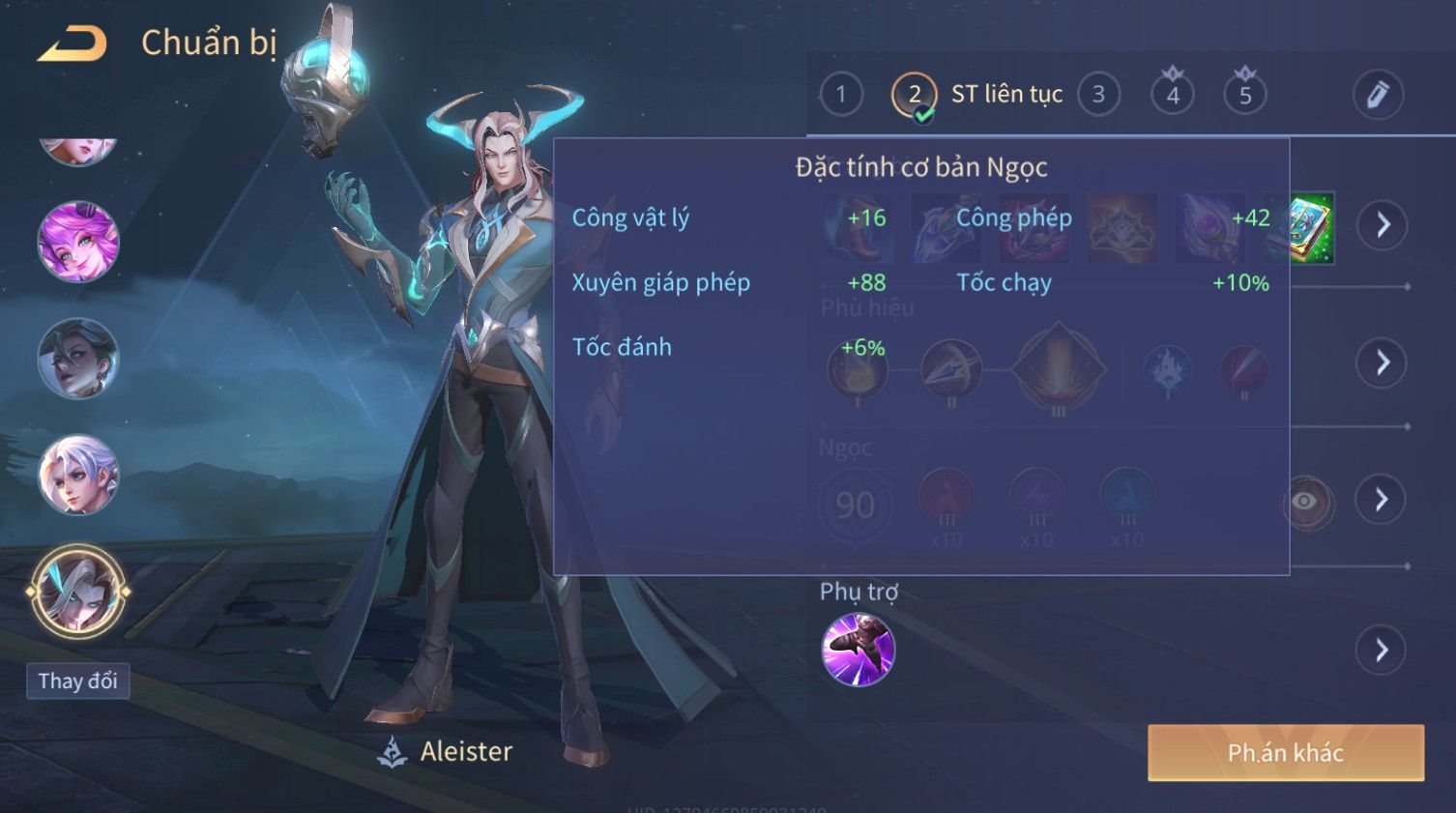Open equipment build arrow
Viewport: 1456px width, 813px height.
pos(1382,225)
